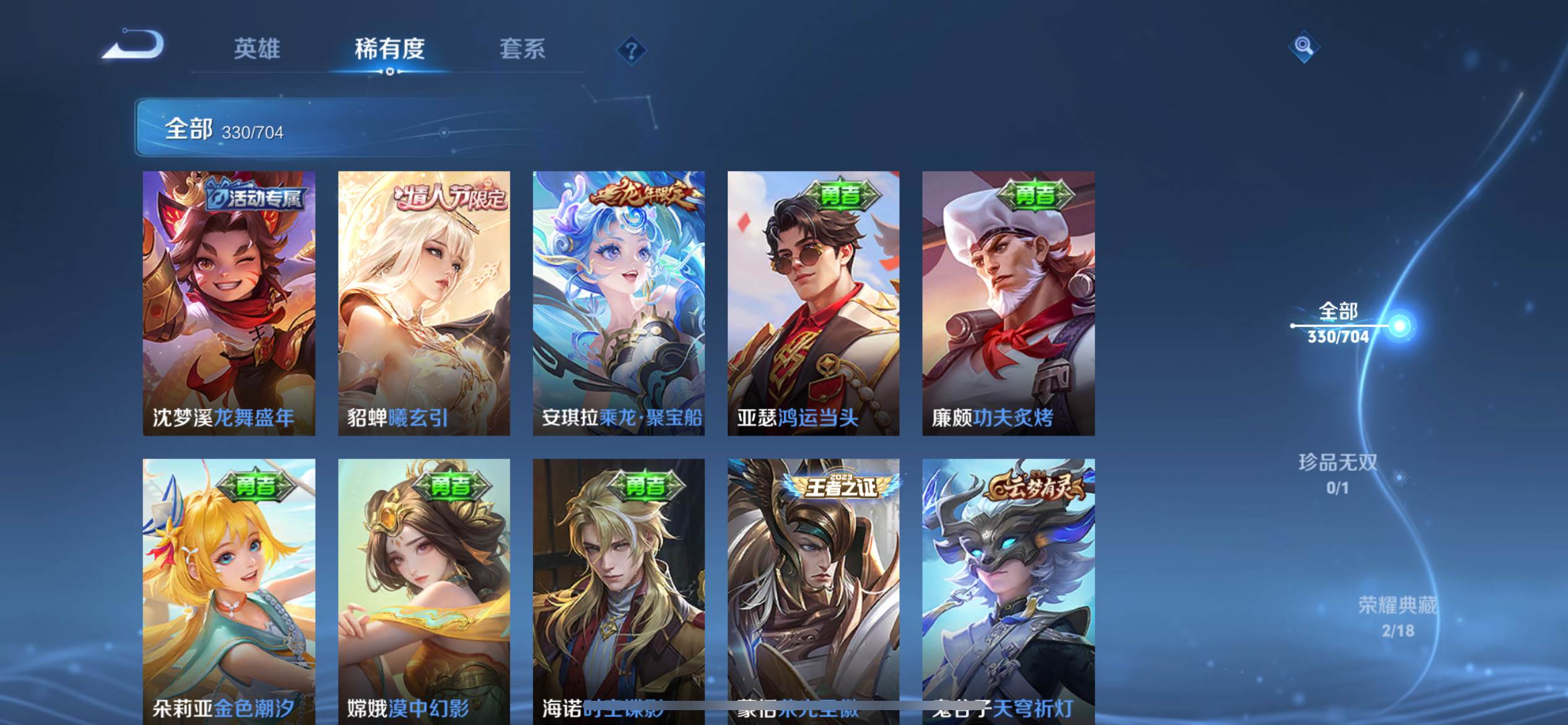The width and height of the screenshot is (1568, 725).
Task: Choose 沈梦溪 龙舞盛年 skin card
Action: click(229, 303)
